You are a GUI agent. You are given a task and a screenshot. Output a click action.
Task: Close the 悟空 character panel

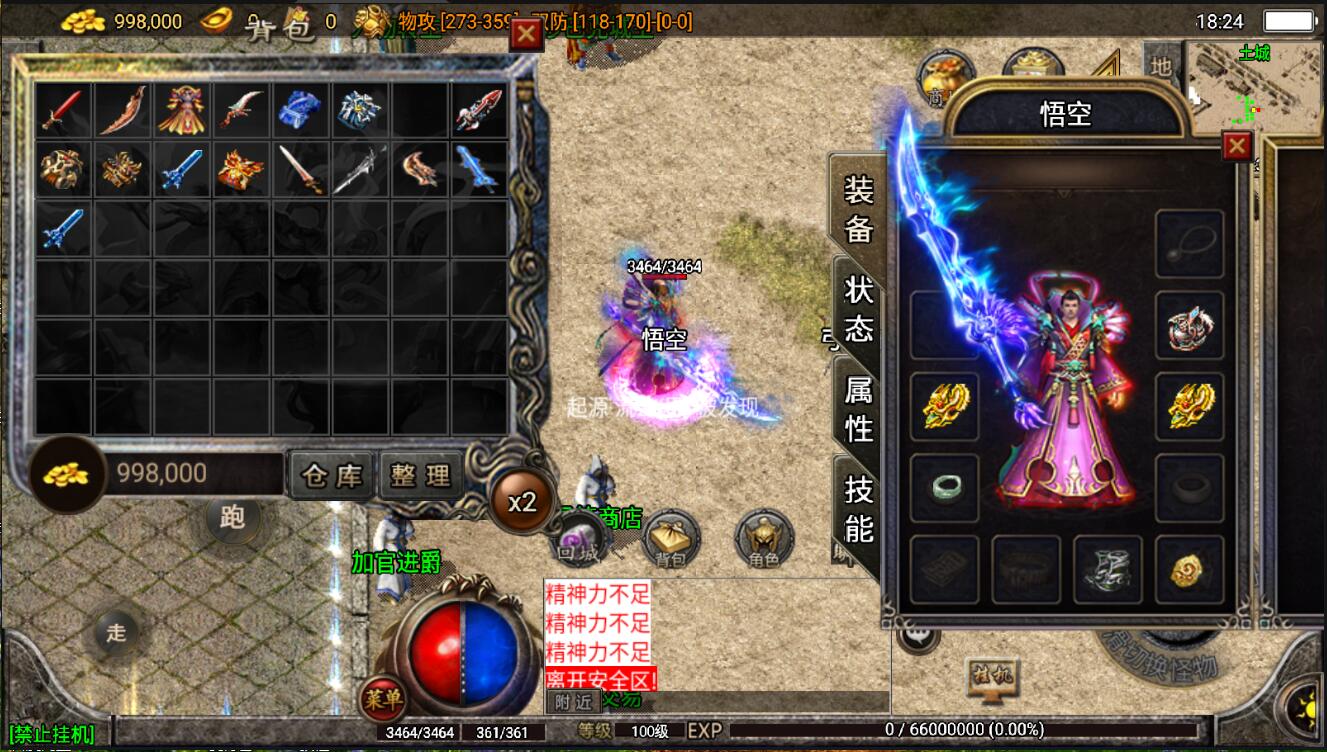[x=1237, y=148]
